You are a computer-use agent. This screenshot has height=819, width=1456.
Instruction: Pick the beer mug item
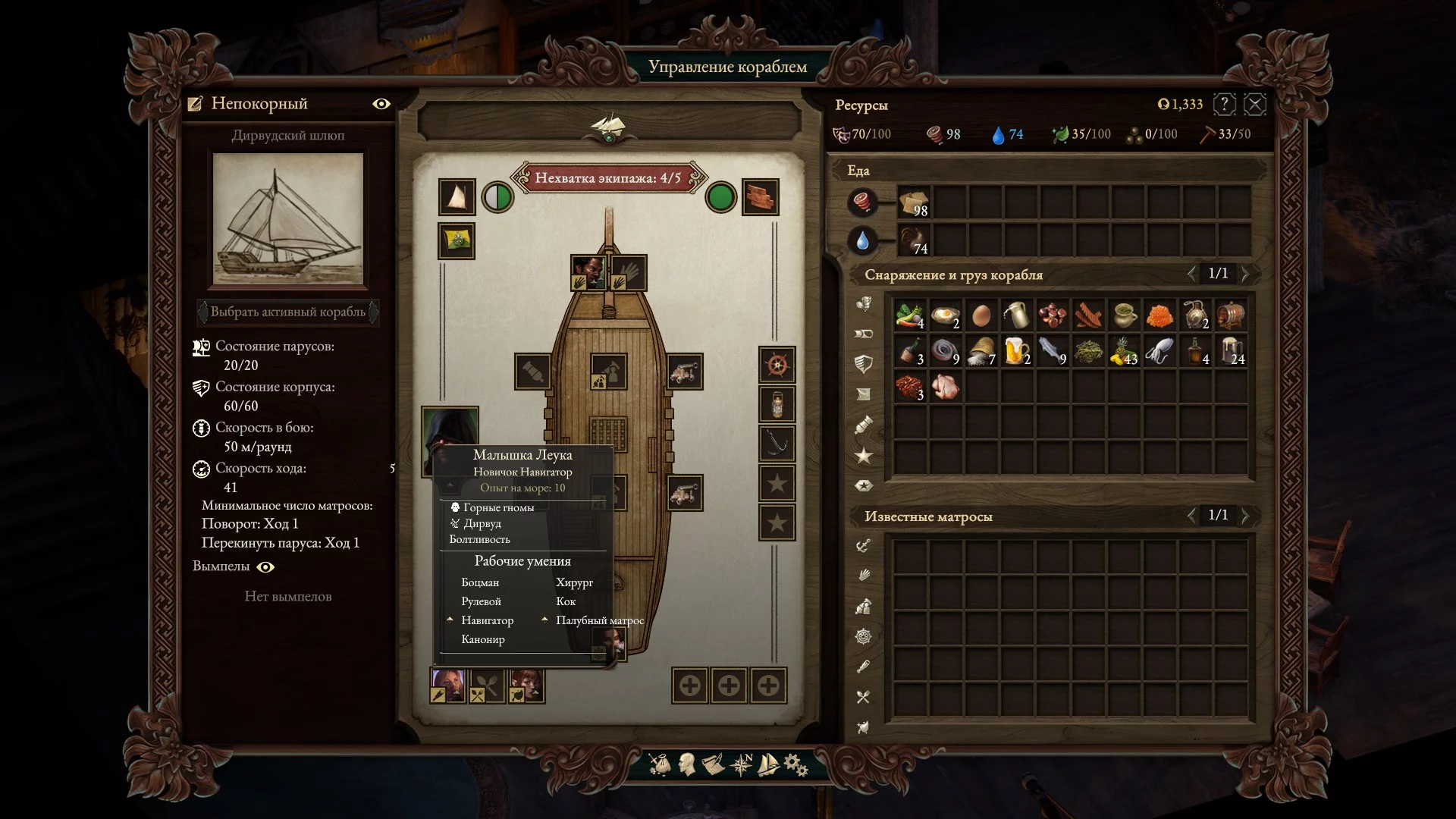click(1015, 351)
